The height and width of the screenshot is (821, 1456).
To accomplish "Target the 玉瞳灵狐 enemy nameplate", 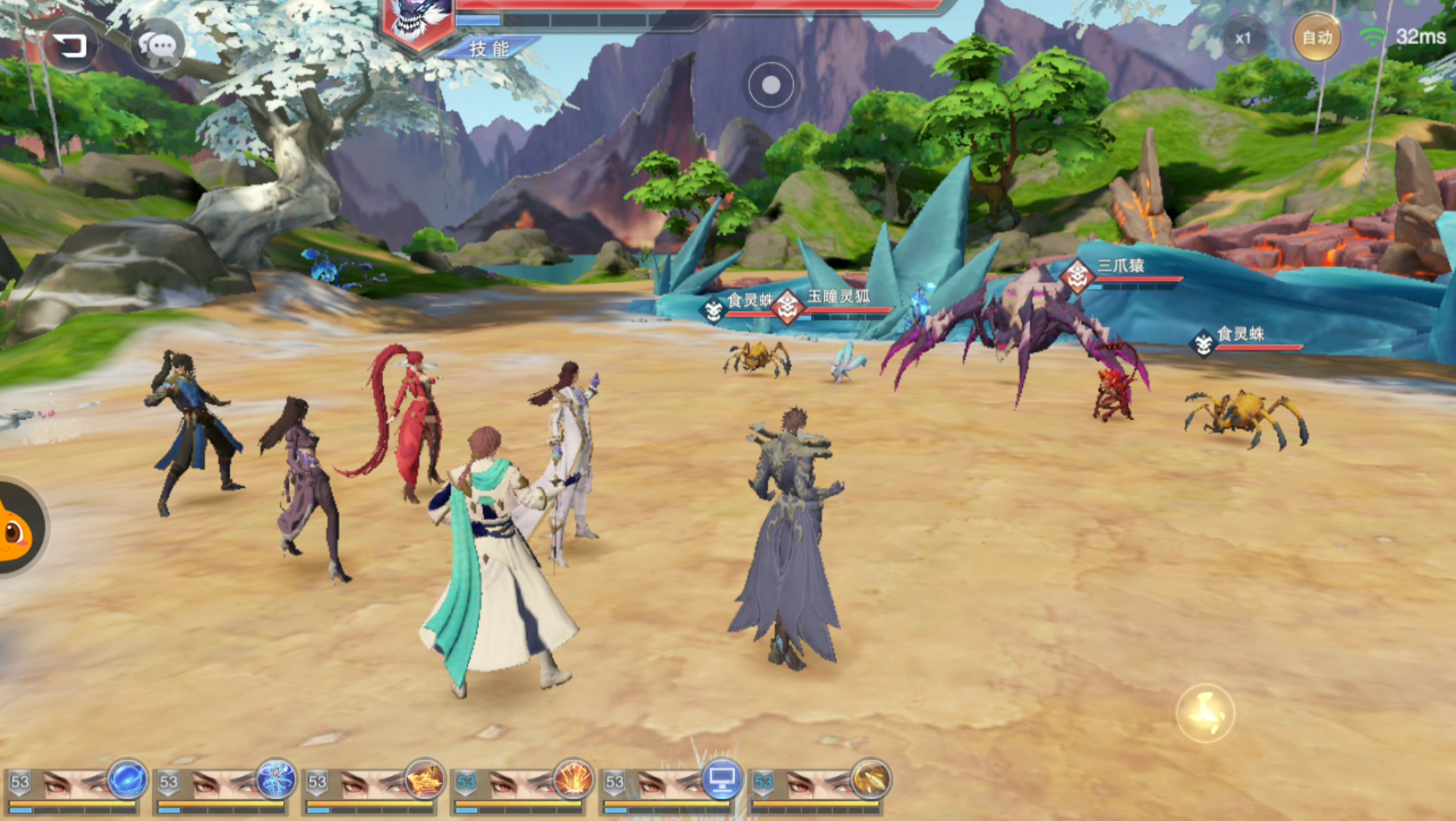I will [x=837, y=297].
